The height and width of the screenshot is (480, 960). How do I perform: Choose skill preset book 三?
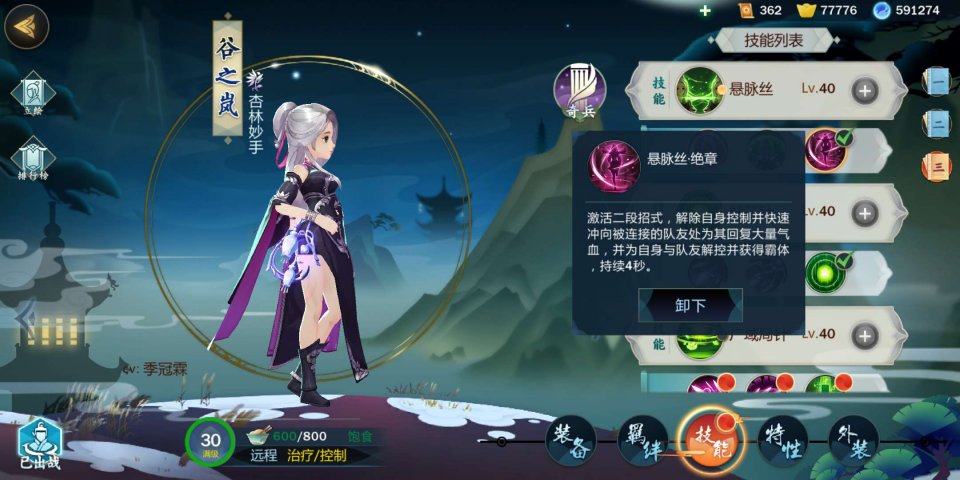point(937,165)
